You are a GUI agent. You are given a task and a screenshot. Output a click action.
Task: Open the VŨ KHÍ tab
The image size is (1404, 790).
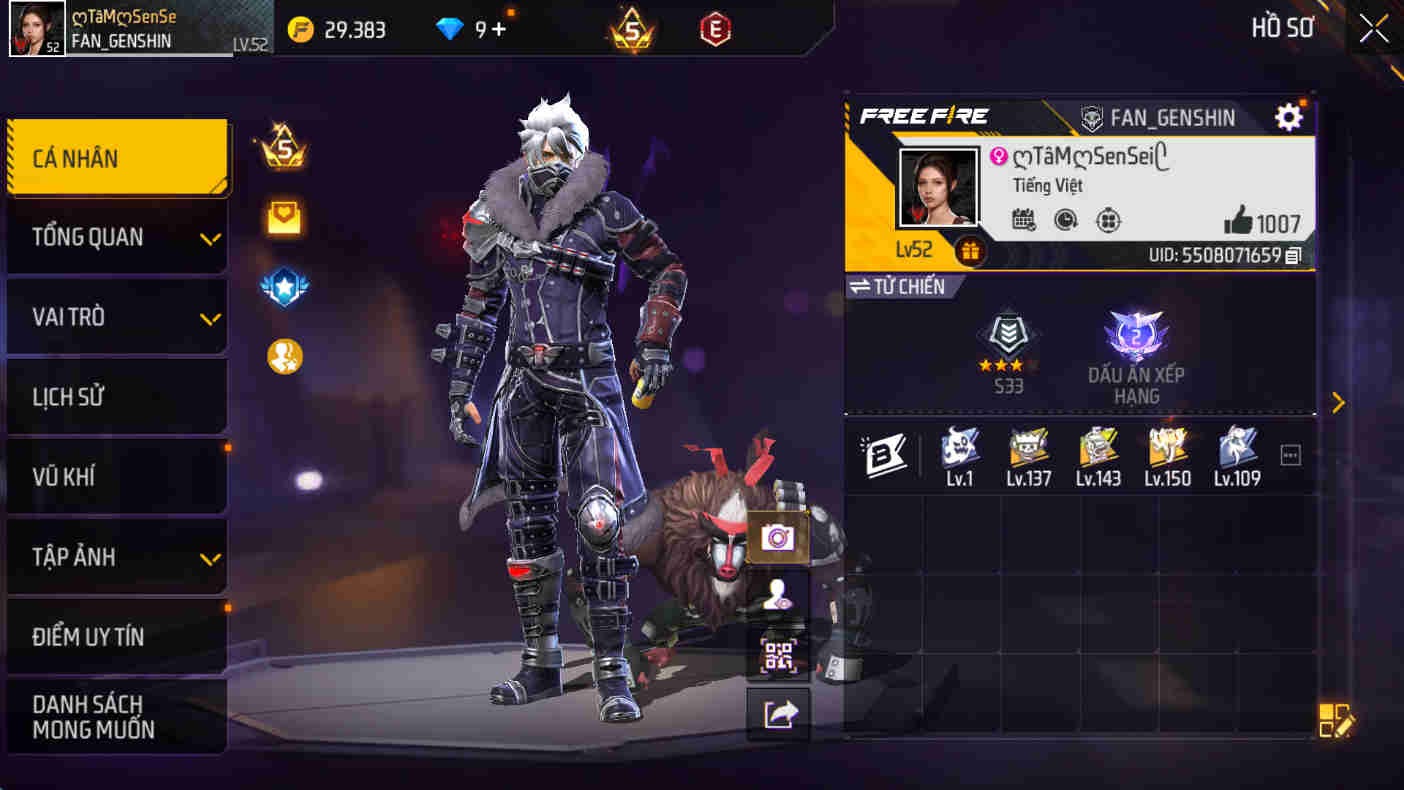click(117, 477)
